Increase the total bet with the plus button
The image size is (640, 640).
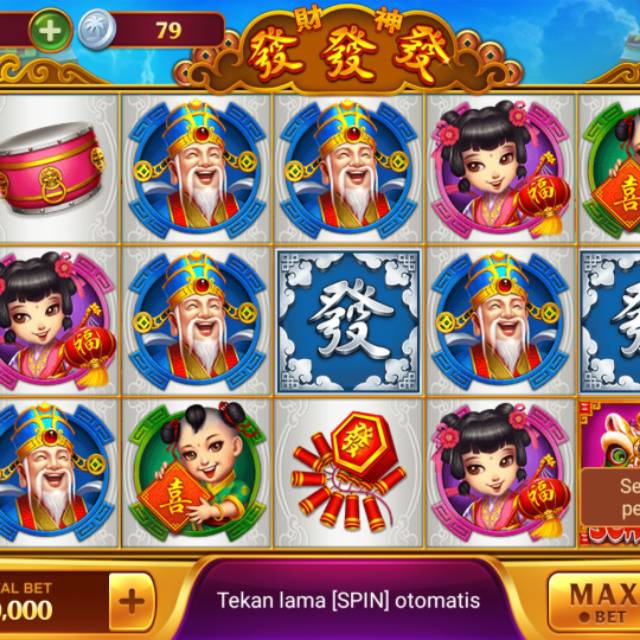132,601
